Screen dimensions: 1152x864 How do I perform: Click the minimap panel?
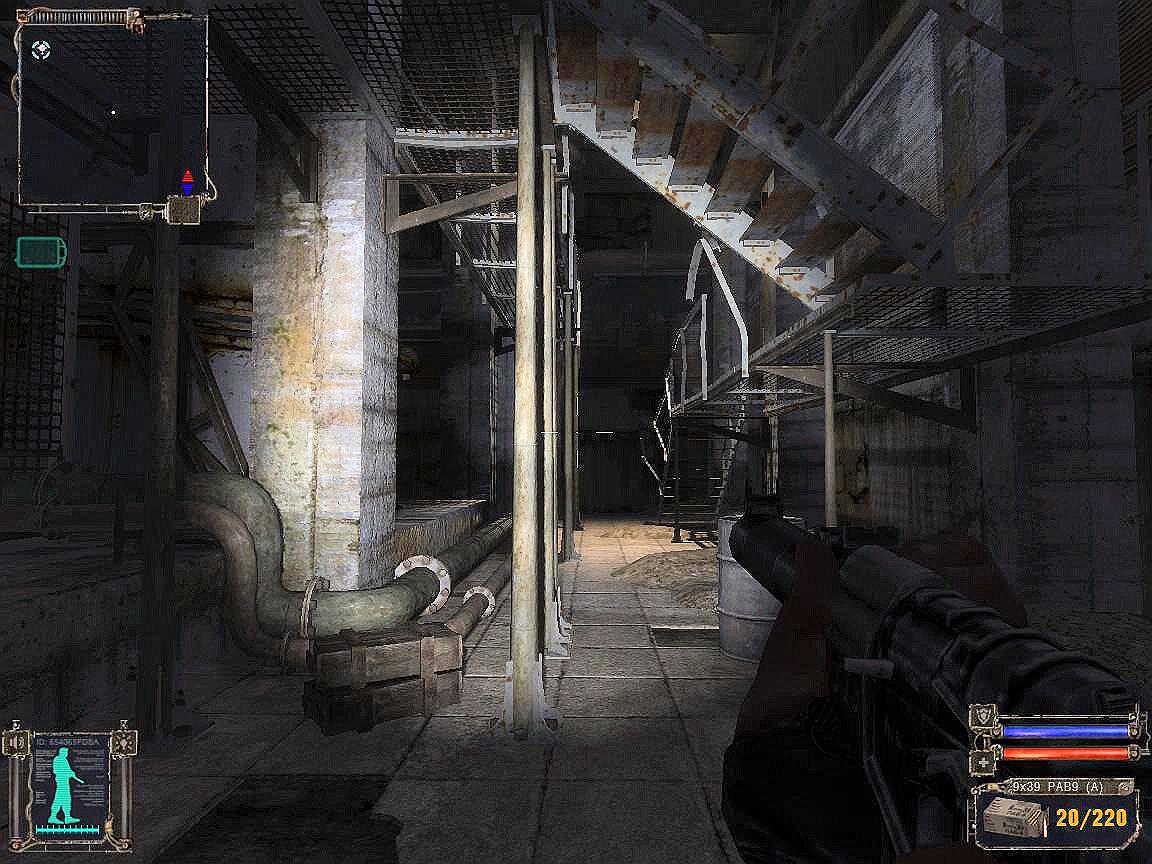coord(112,108)
